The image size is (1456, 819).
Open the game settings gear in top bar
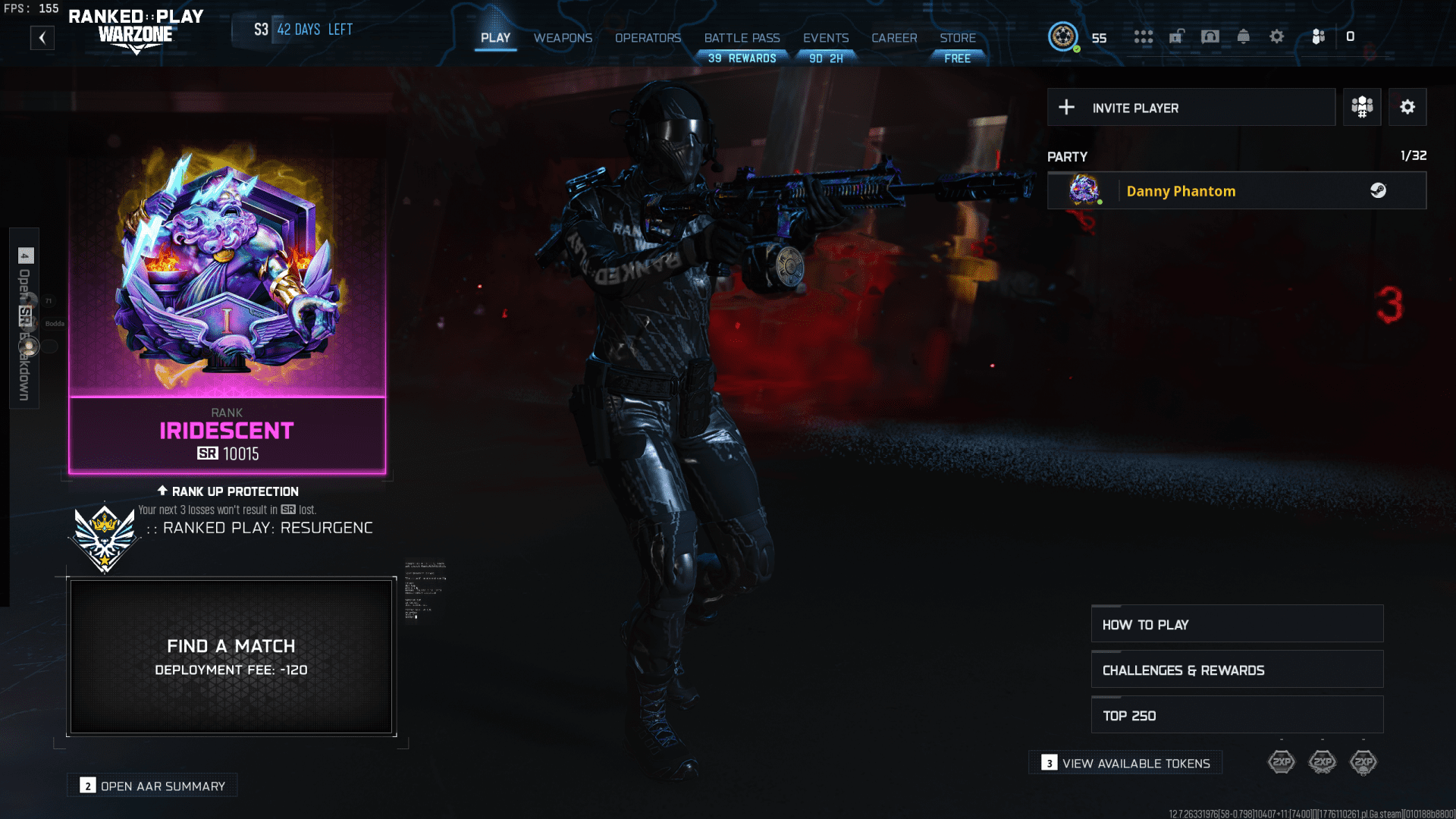coord(1277,36)
